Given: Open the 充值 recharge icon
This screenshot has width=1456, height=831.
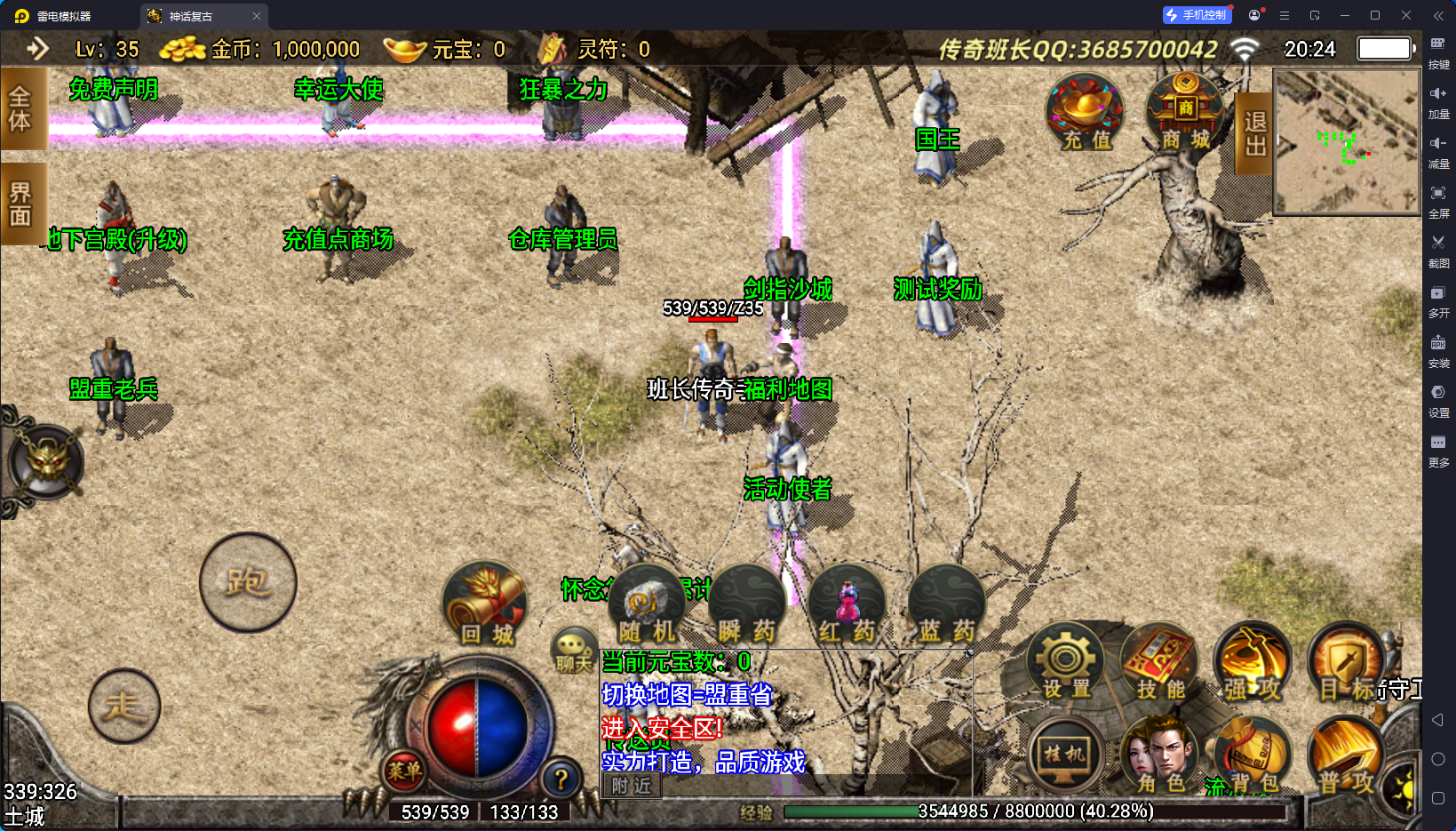Looking at the screenshot, I should pyautogui.click(x=1085, y=113).
